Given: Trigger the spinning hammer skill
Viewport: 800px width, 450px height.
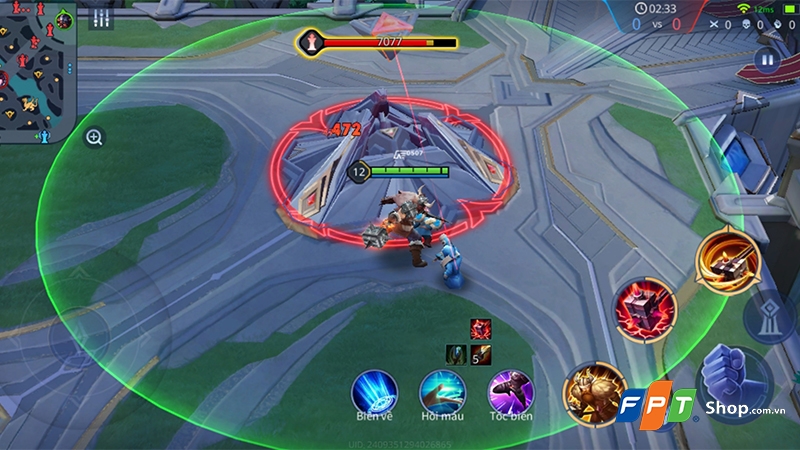Looking at the screenshot, I should 727,258.
